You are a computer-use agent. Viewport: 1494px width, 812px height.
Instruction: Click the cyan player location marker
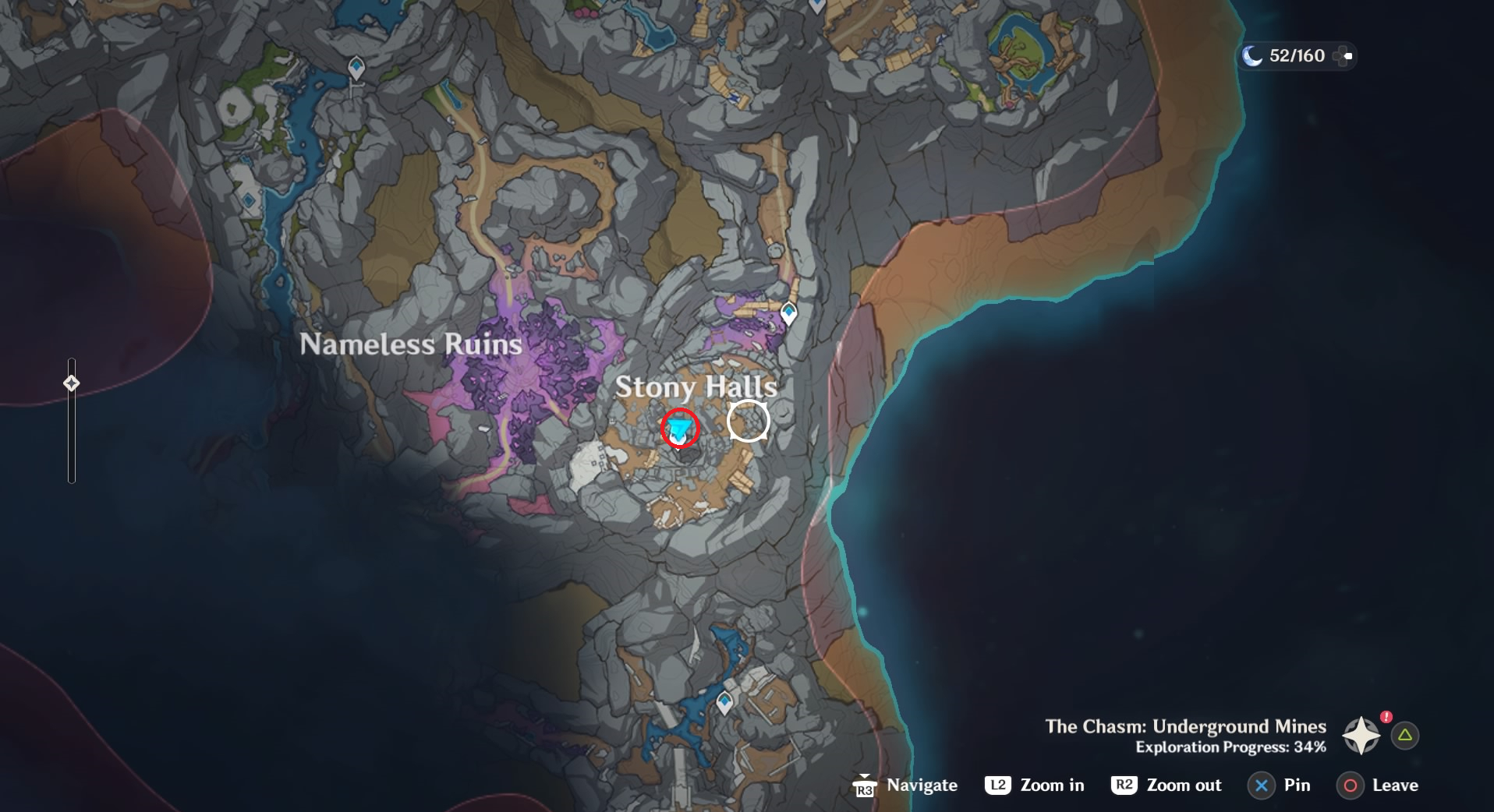coord(680,428)
